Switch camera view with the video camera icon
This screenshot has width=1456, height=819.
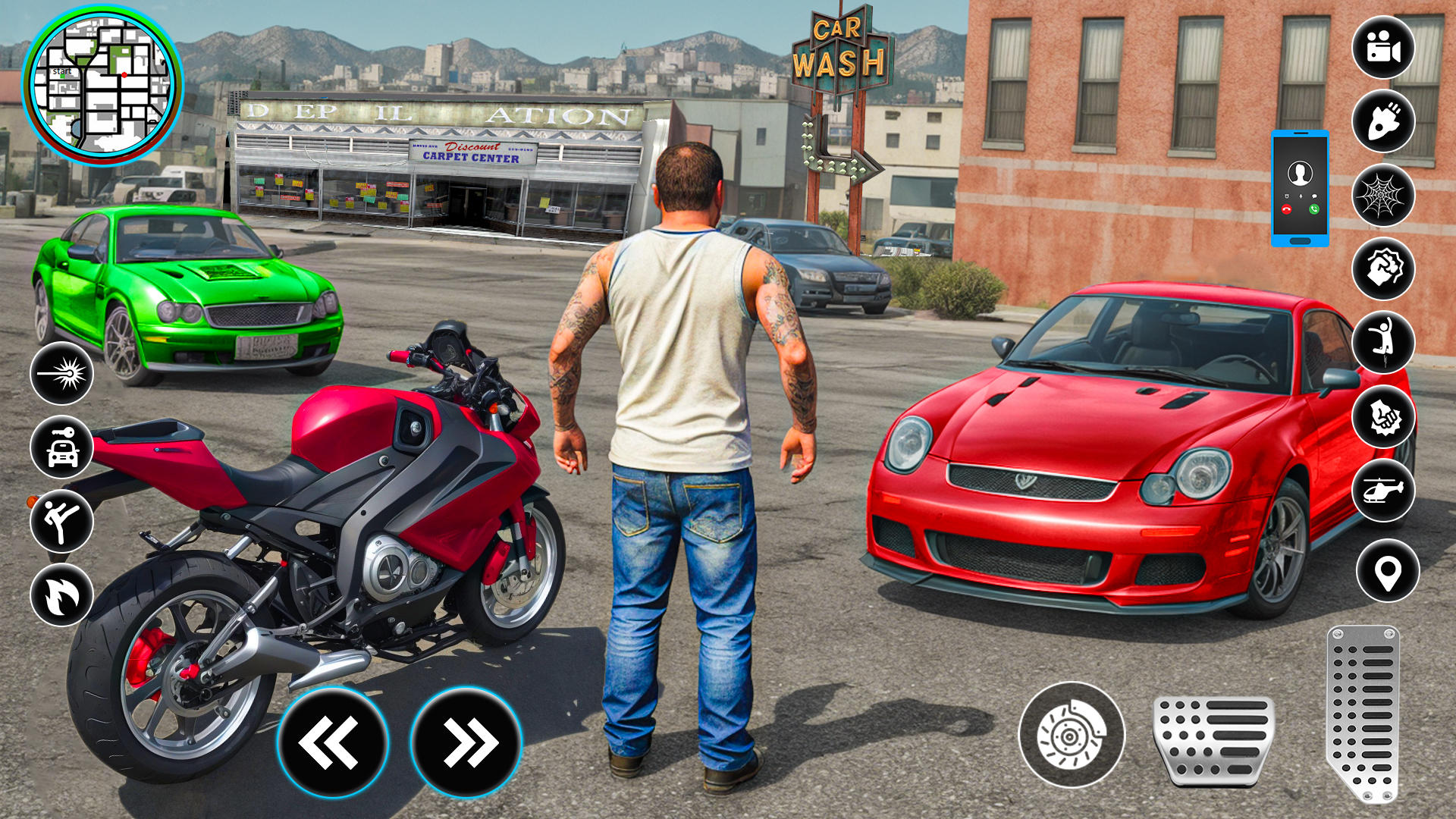[x=1383, y=47]
